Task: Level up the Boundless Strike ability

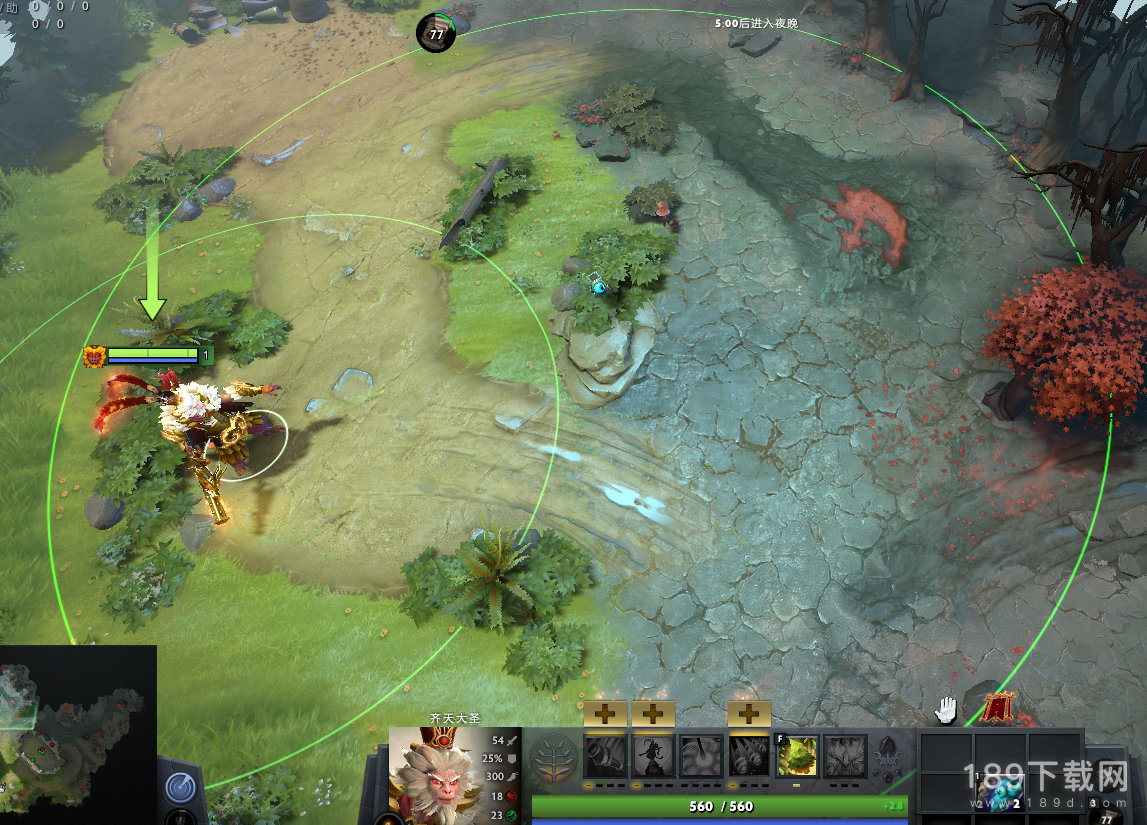Action: pos(605,713)
